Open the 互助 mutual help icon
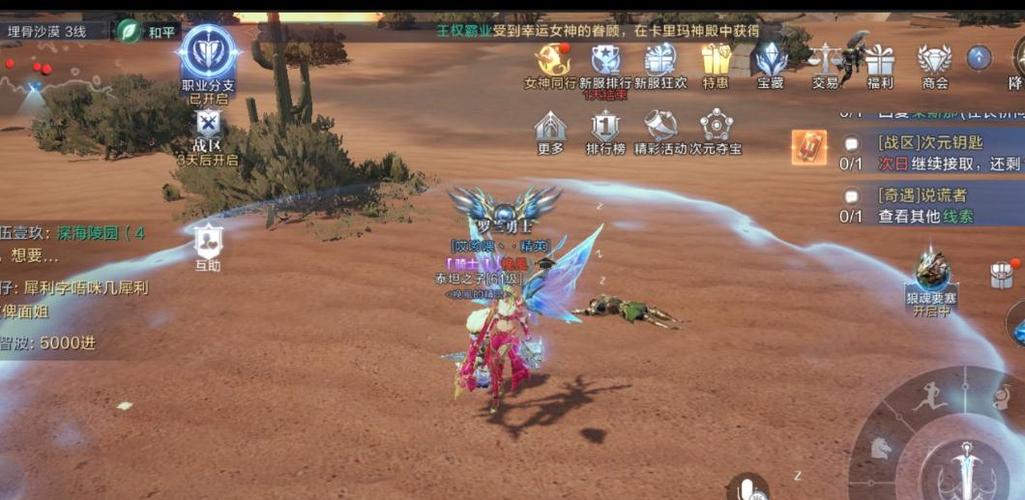The height and width of the screenshot is (500, 1025). (207, 242)
